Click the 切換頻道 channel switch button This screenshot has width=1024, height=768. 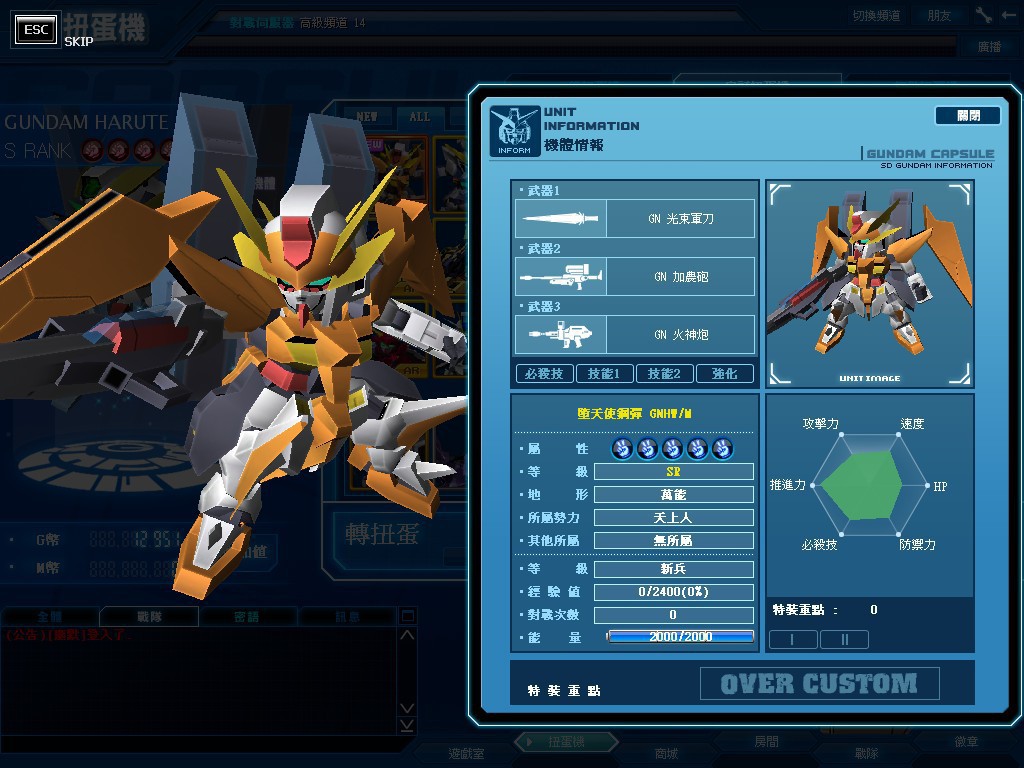[876, 15]
